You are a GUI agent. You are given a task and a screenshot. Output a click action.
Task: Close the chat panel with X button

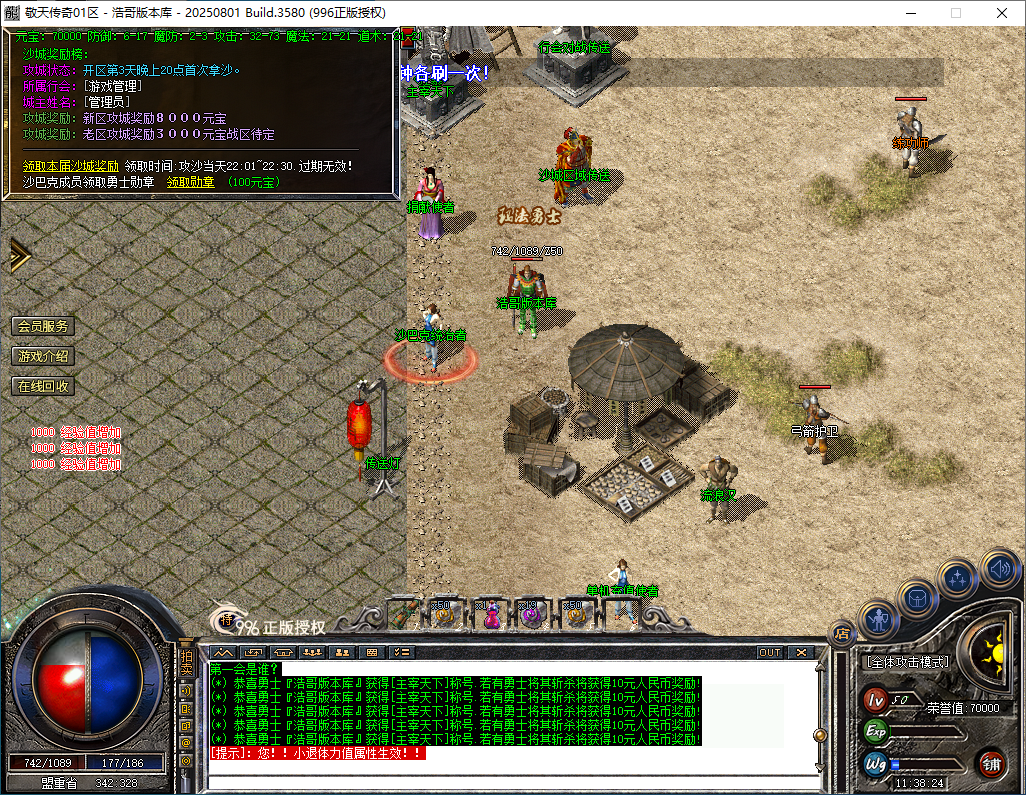(x=801, y=652)
